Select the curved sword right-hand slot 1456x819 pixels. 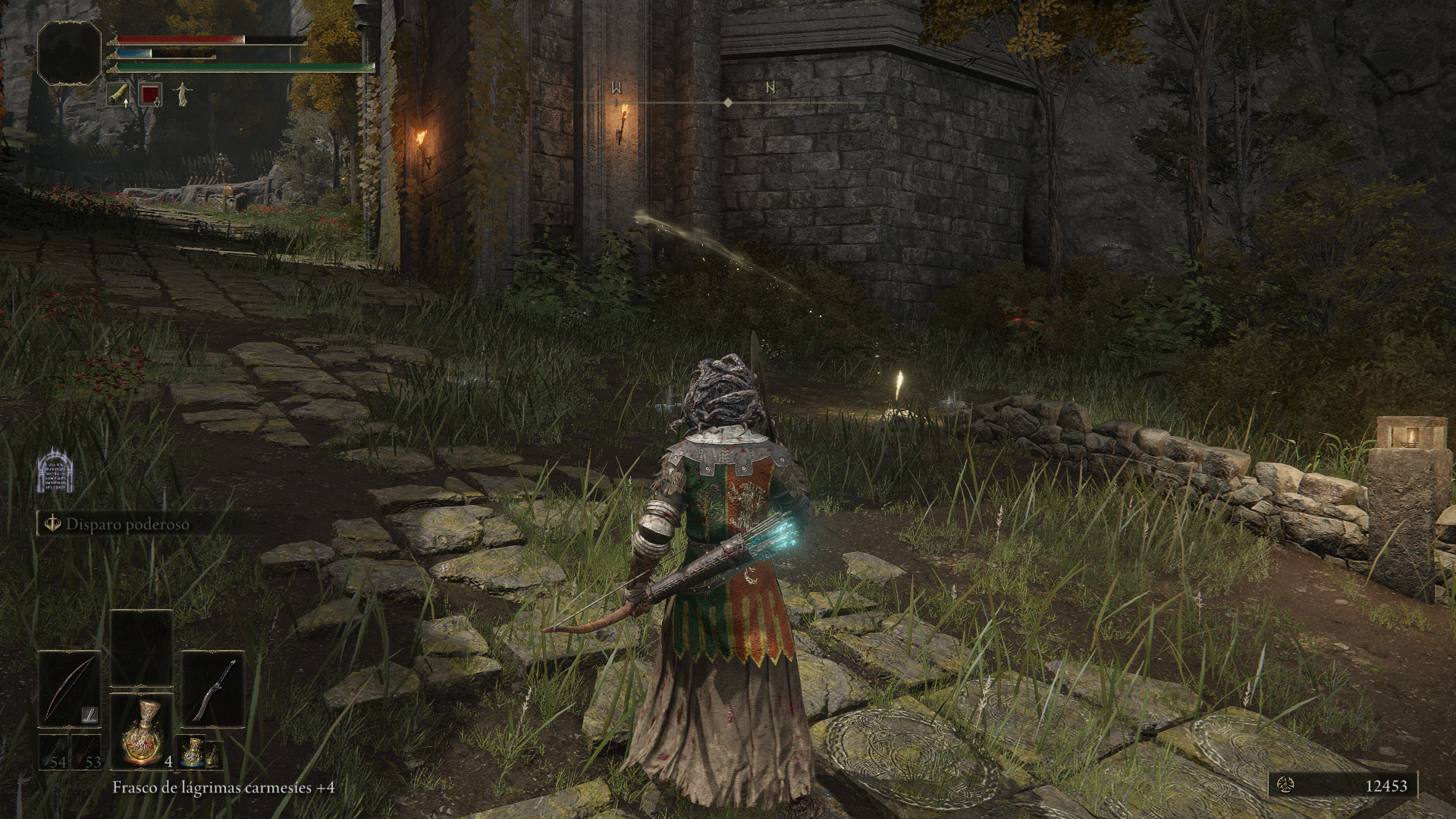click(212, 689)
